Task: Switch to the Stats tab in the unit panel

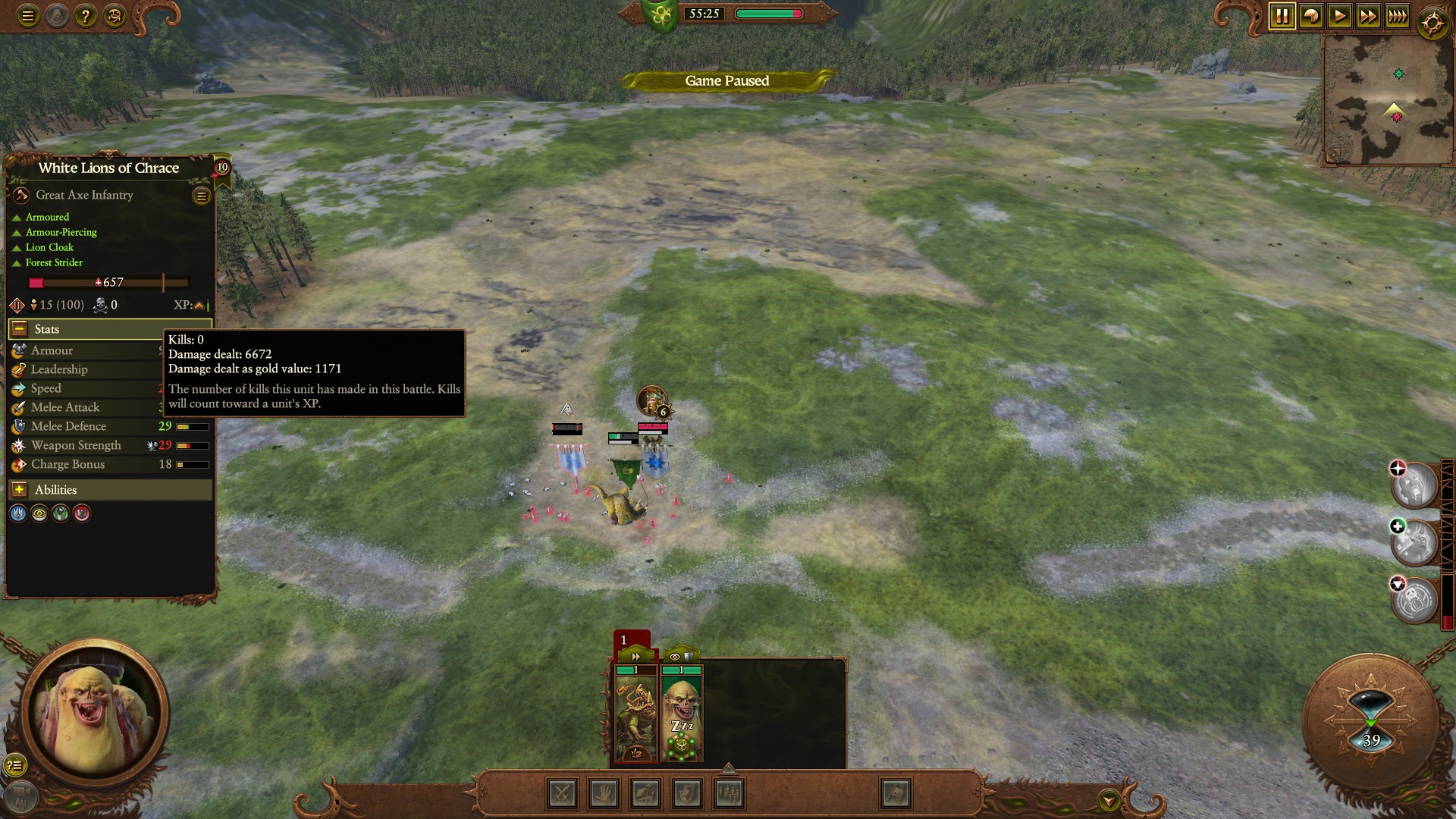Action: click(47, 328)
